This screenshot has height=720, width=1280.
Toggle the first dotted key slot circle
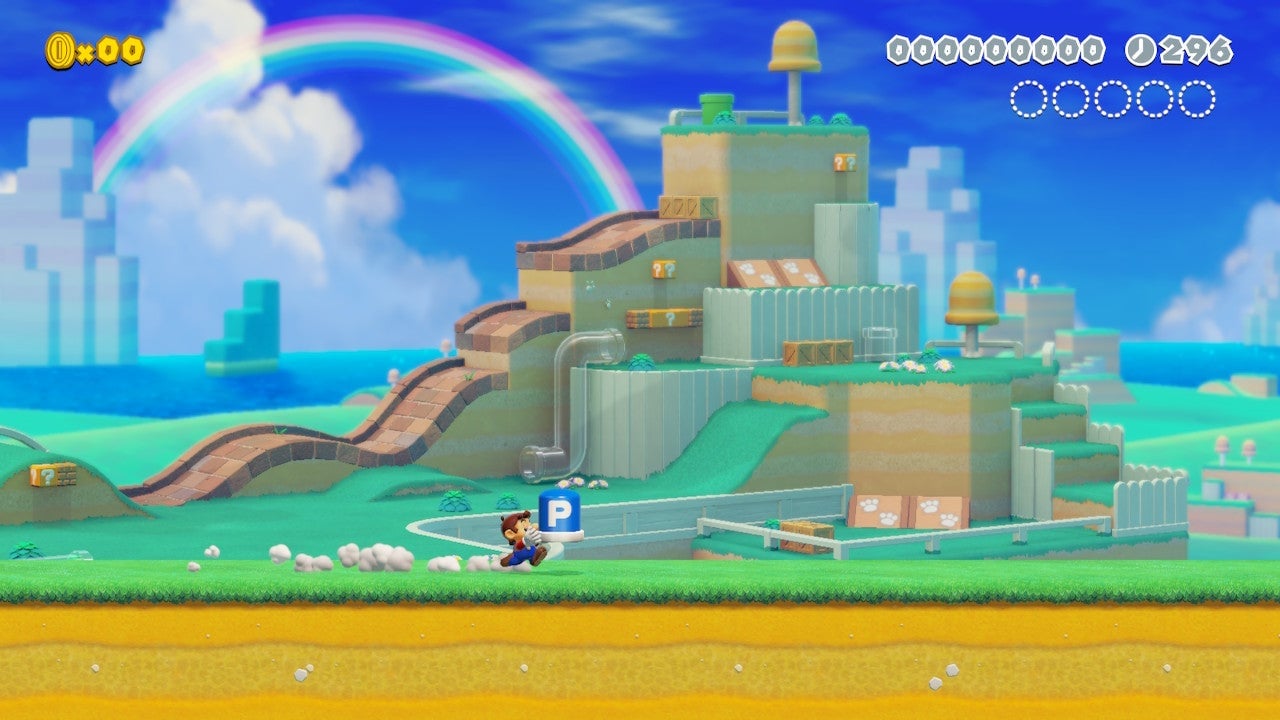(1028, 98)
